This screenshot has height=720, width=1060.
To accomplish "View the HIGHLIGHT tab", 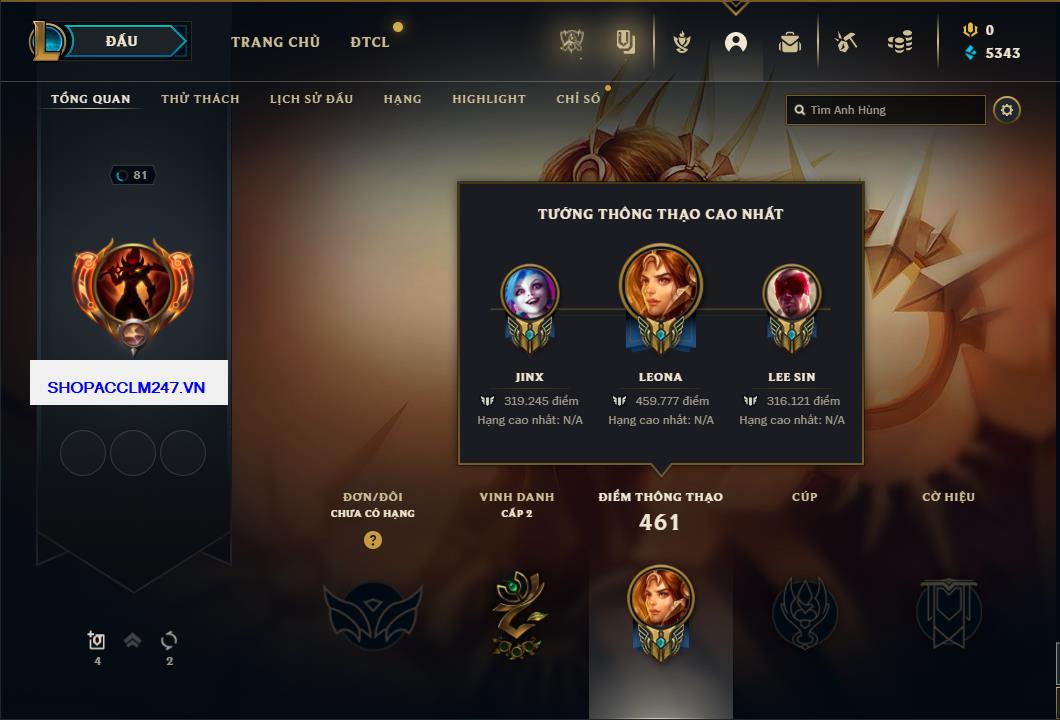I will click(x=488, y=99).
